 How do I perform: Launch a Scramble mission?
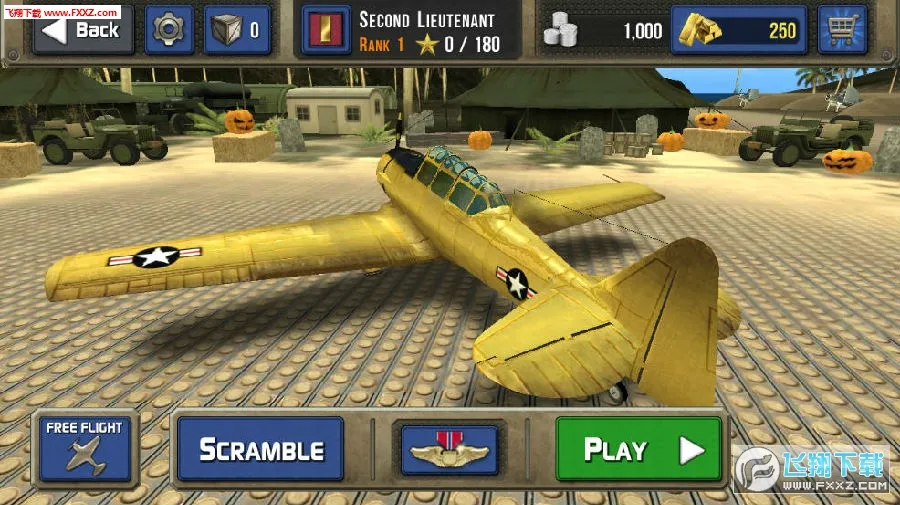(x=260, y=449)
